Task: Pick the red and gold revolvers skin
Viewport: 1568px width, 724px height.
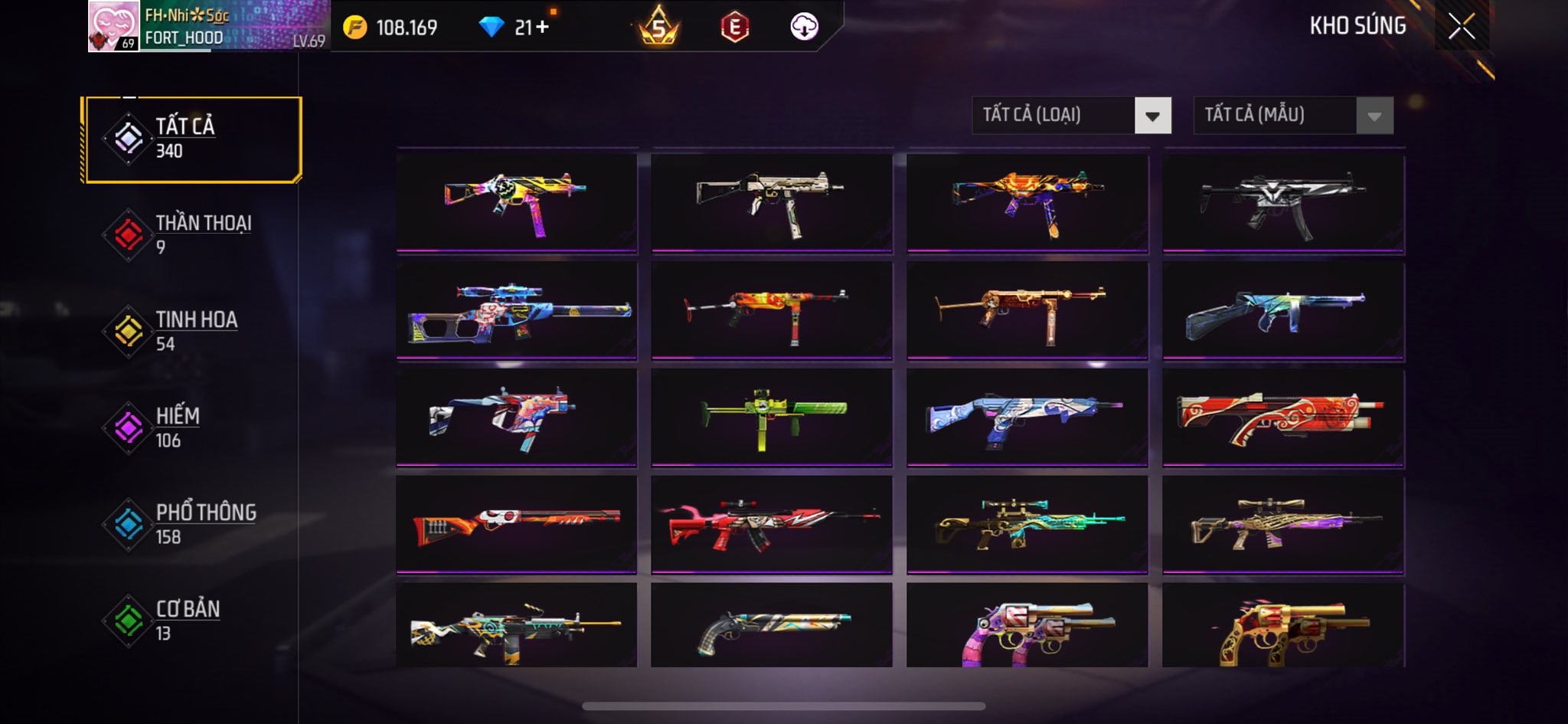Action: pyautogui.click(x=1283, y=627)
